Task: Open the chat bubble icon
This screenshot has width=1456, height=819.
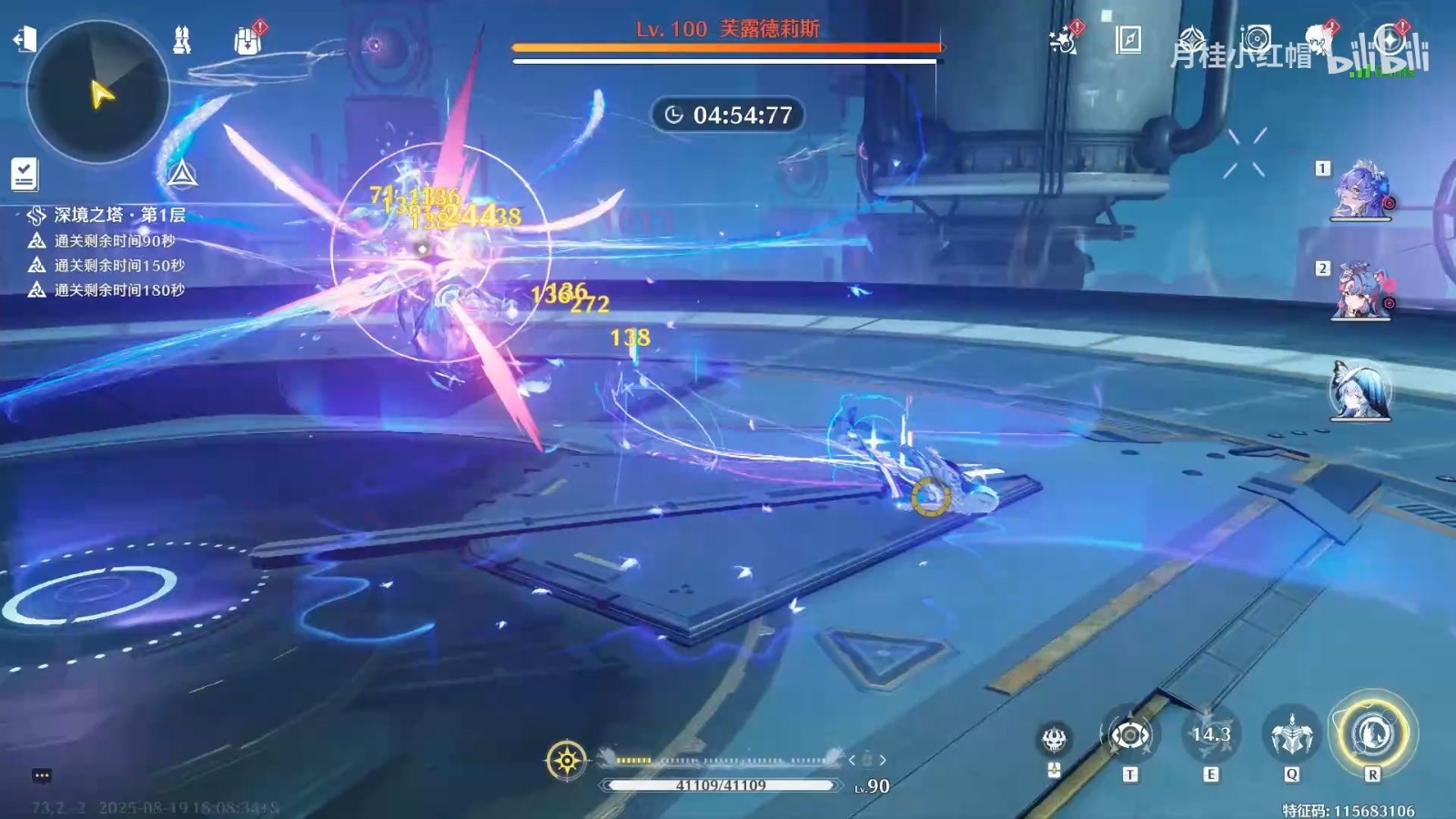Action: click(x=42, y=775)
